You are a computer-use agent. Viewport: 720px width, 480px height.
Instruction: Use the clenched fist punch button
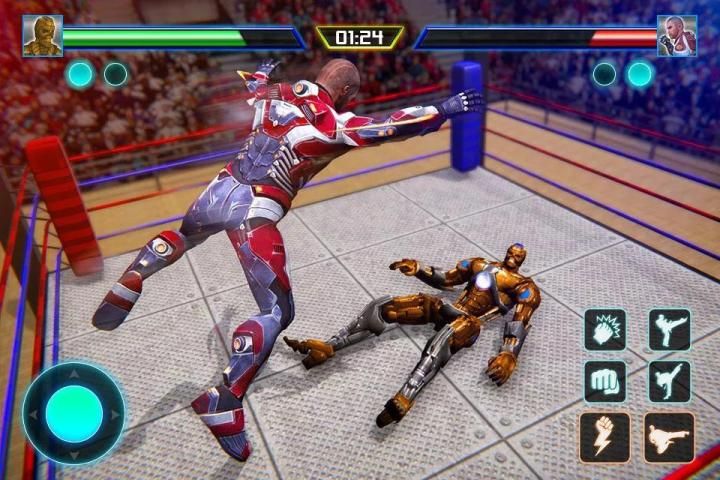pos(605,381)
